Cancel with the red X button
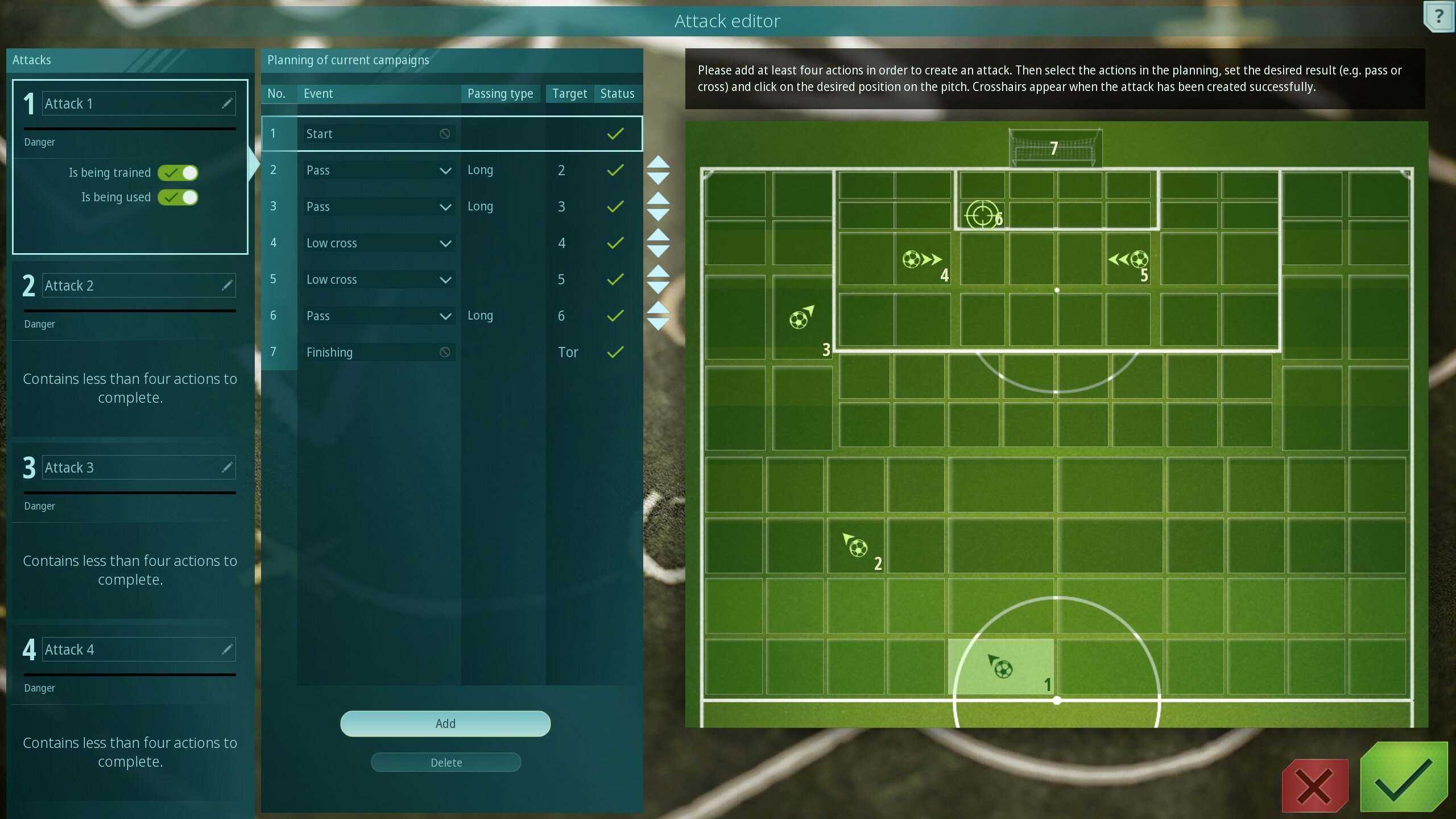 pos(1314,786)
